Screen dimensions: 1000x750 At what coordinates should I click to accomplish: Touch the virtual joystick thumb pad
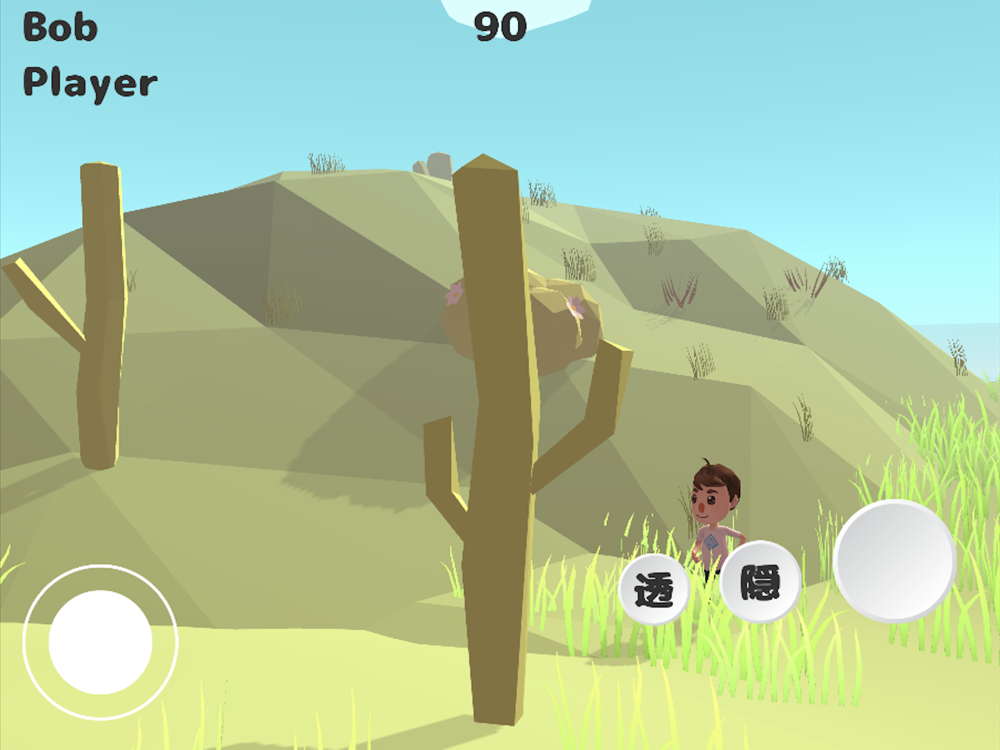[100, 642]
